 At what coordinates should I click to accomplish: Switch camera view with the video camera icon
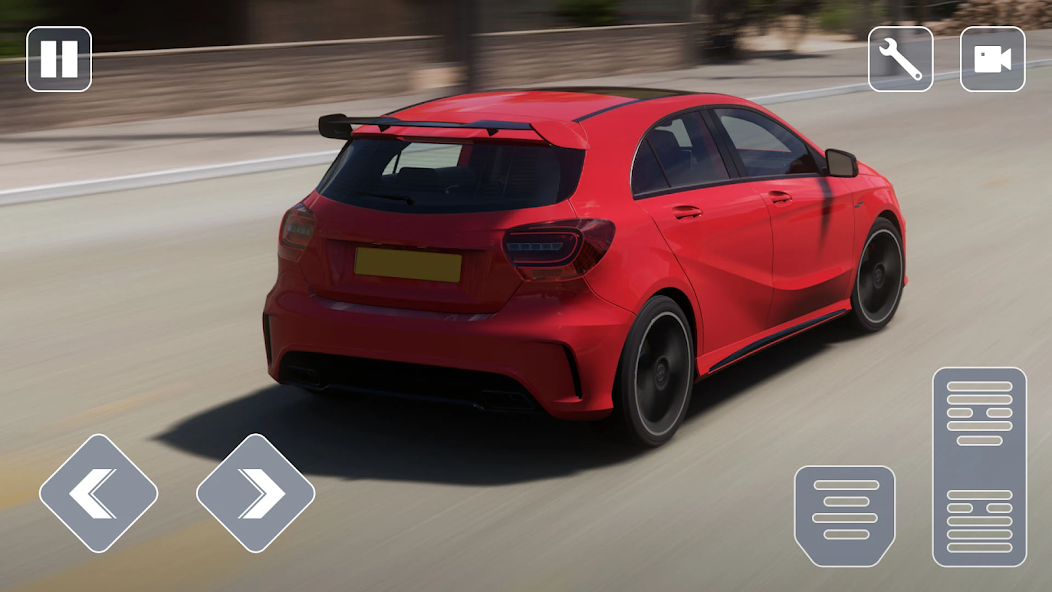[992, 59]
